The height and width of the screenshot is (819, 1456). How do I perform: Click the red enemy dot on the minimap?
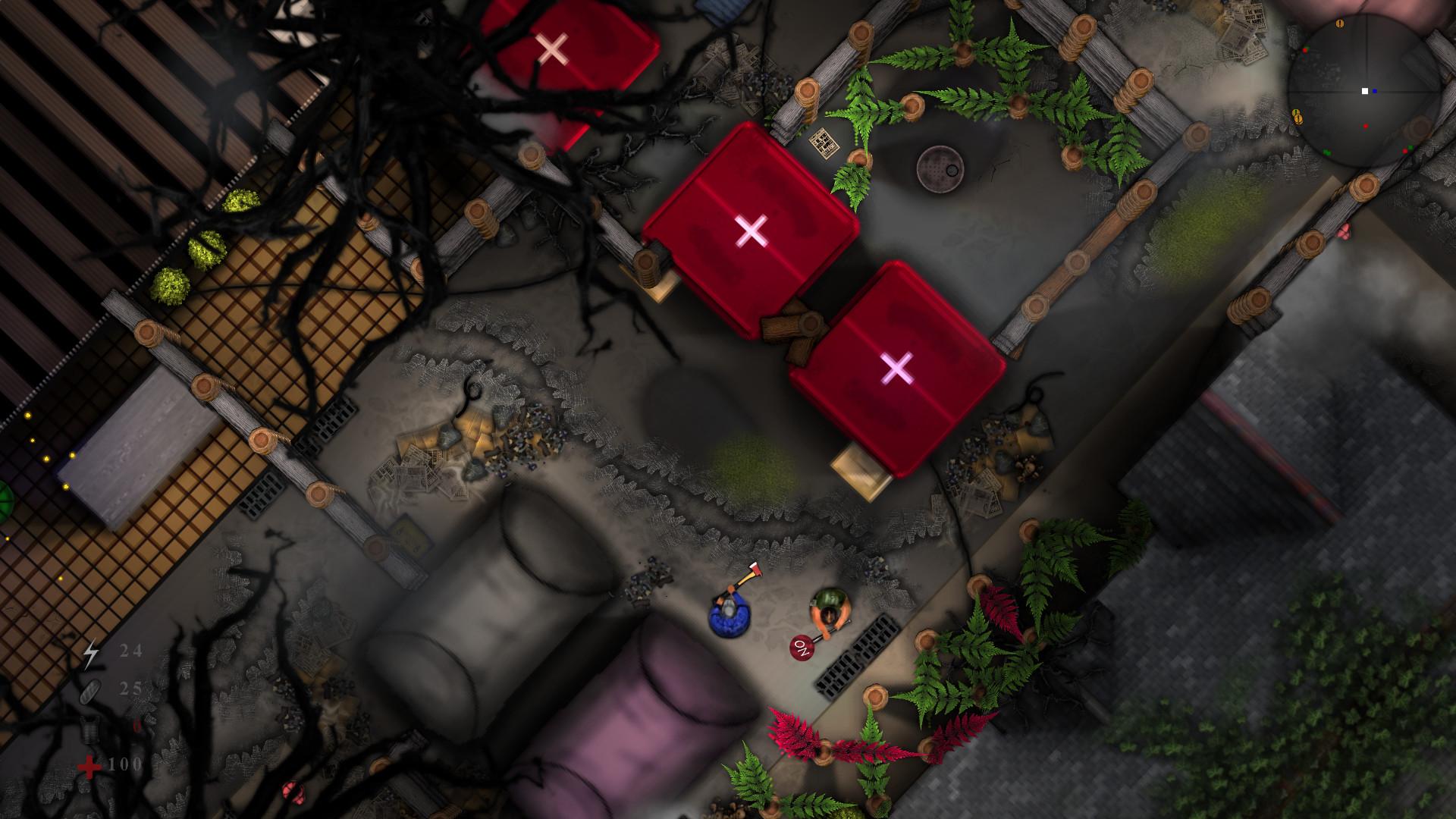point(1366,127)
